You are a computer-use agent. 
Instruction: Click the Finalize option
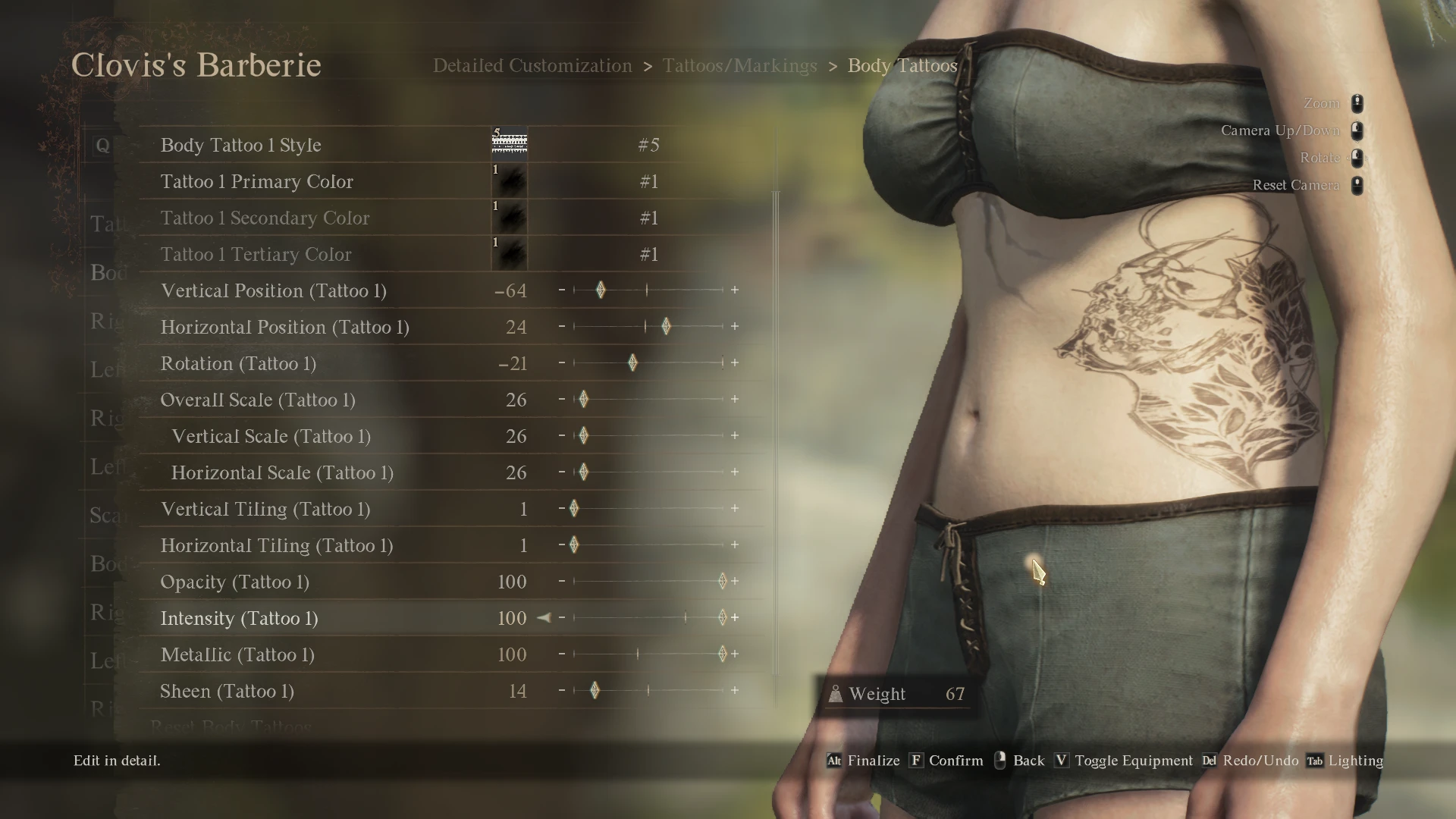pos(873,761)
